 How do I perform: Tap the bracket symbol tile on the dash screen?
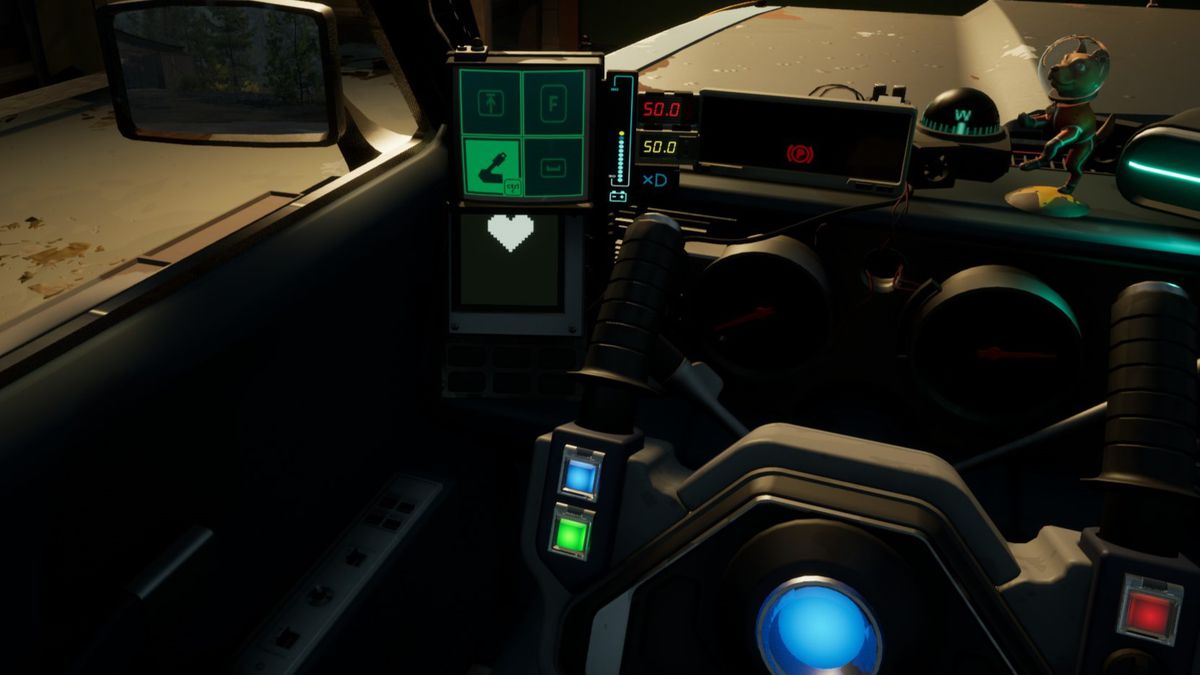(x=554, y=166)
